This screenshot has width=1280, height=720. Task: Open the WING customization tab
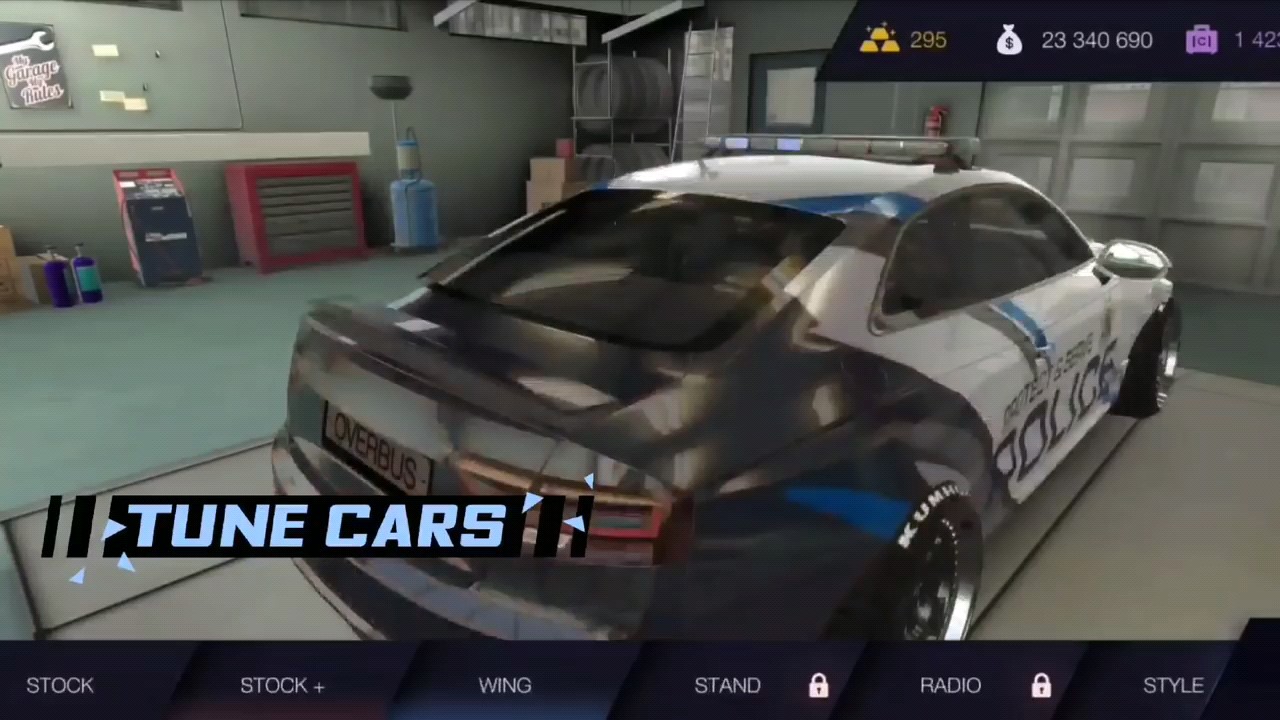pos(505,685)
